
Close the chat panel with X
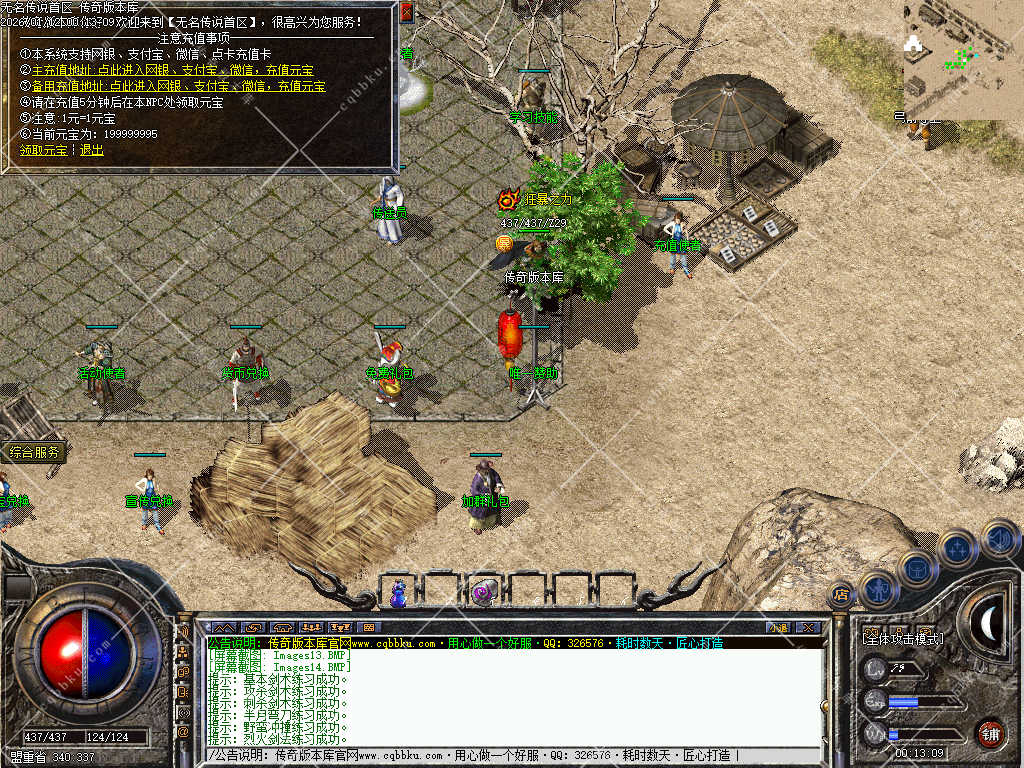click(x=807, y=627)
